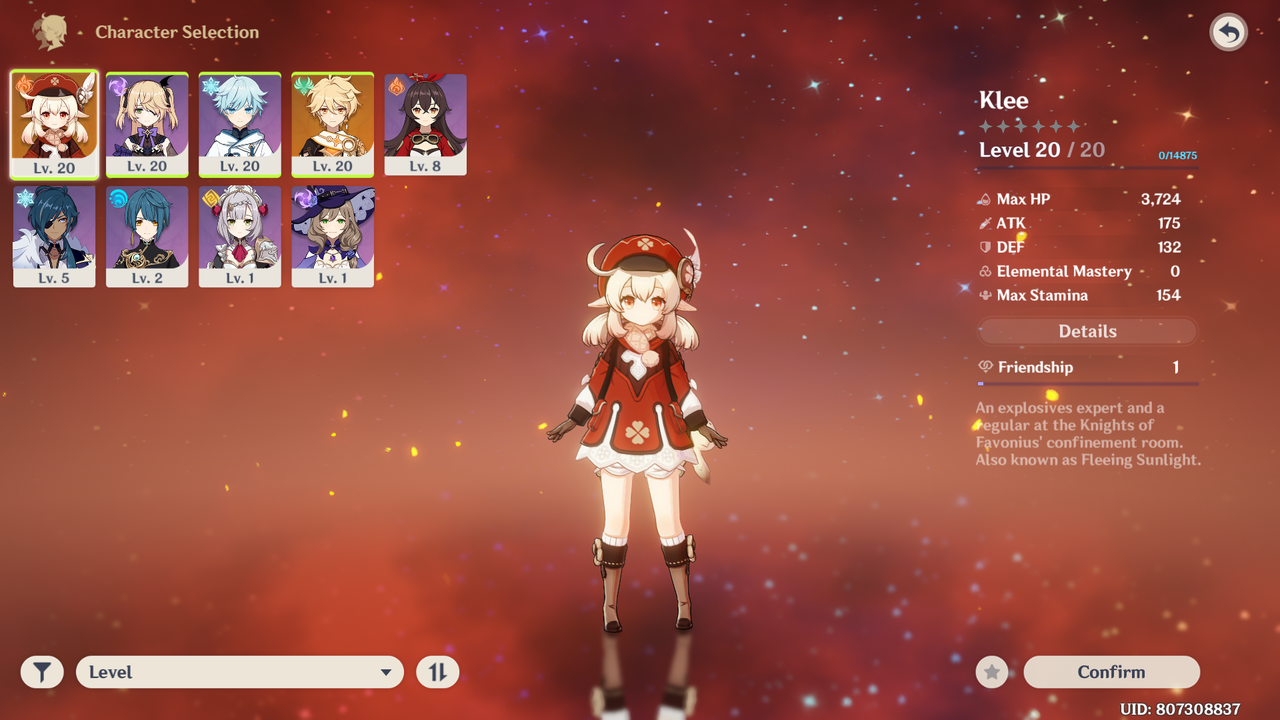The height and width of the screenshot is (720, 1280).
Task: Open the character filter funnel
Action: pyautogui.click(x=42, y=672)
